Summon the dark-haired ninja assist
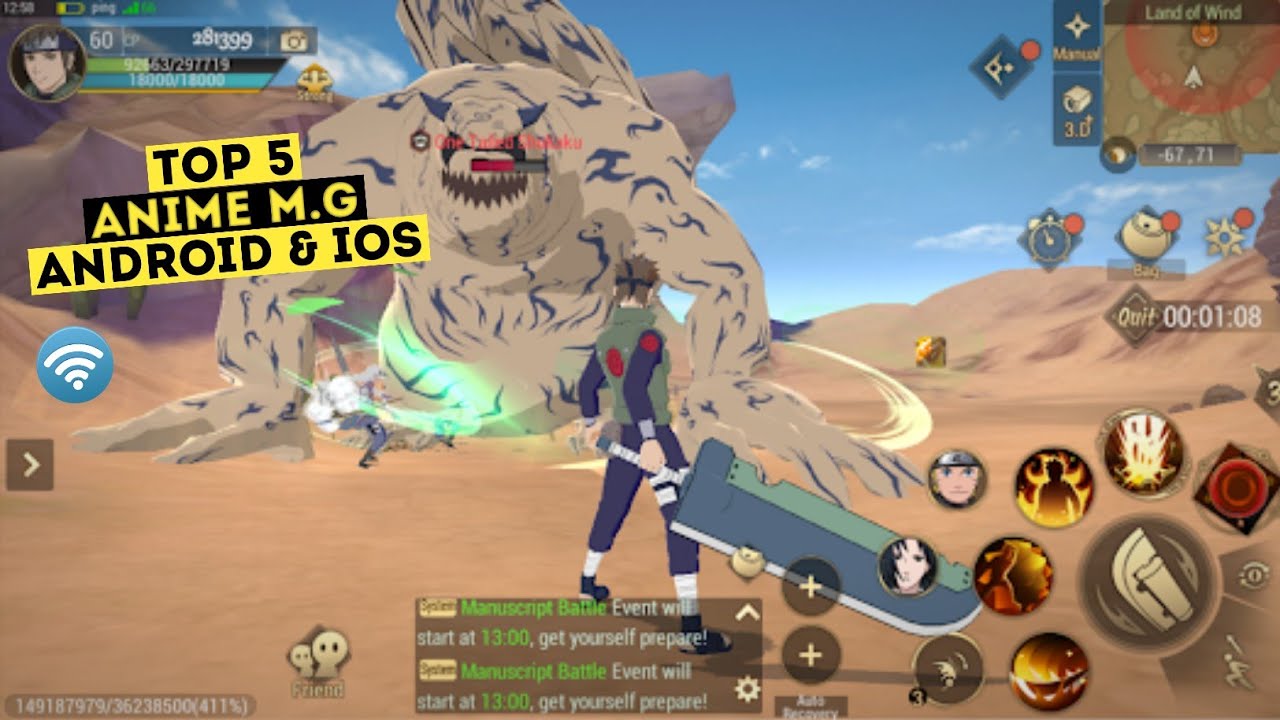Image resolution: width=1280 pixels, height=720 pixels. pos(908,566)
